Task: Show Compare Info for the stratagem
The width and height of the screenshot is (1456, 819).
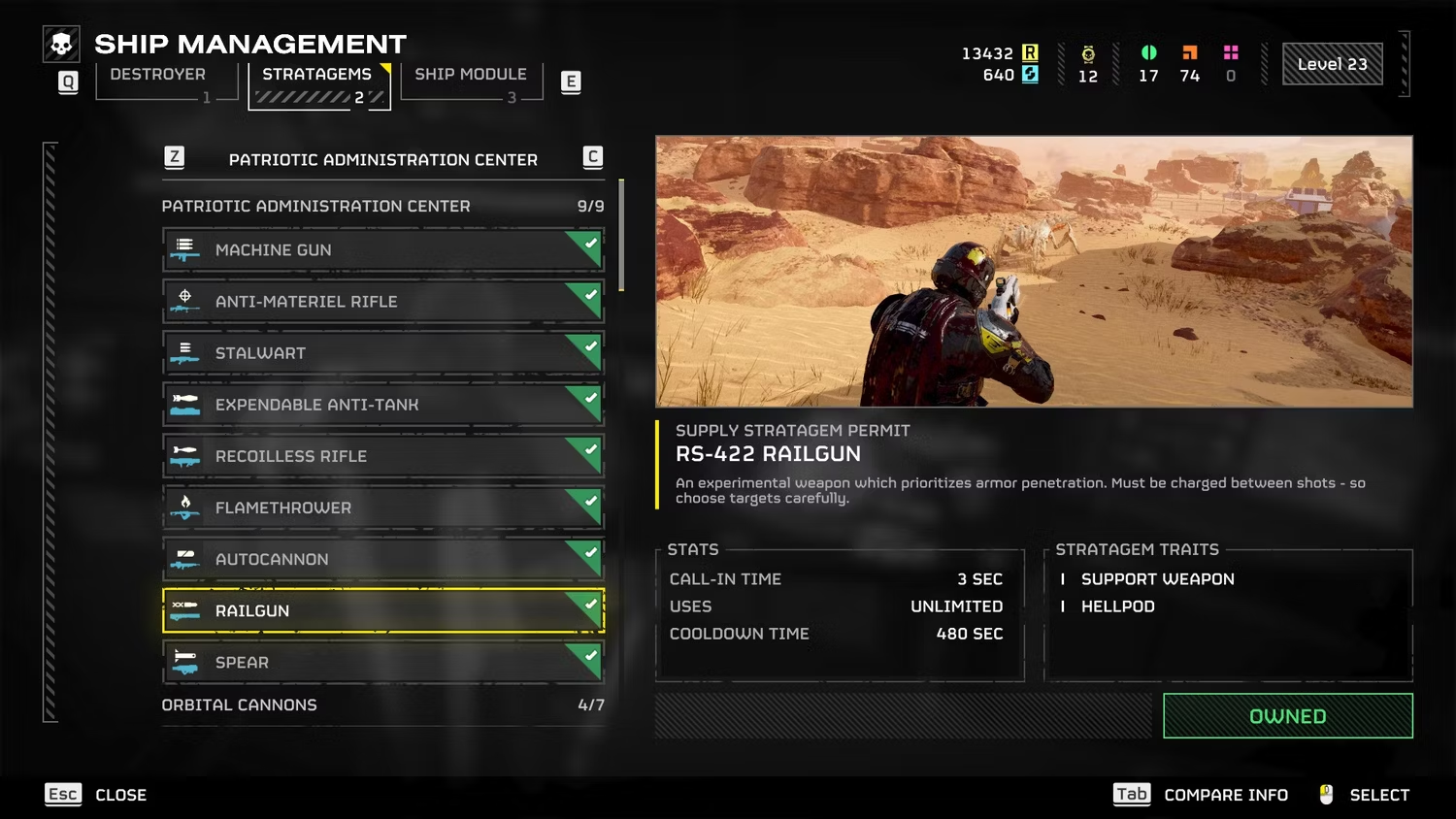Action: click(1201, 795)
